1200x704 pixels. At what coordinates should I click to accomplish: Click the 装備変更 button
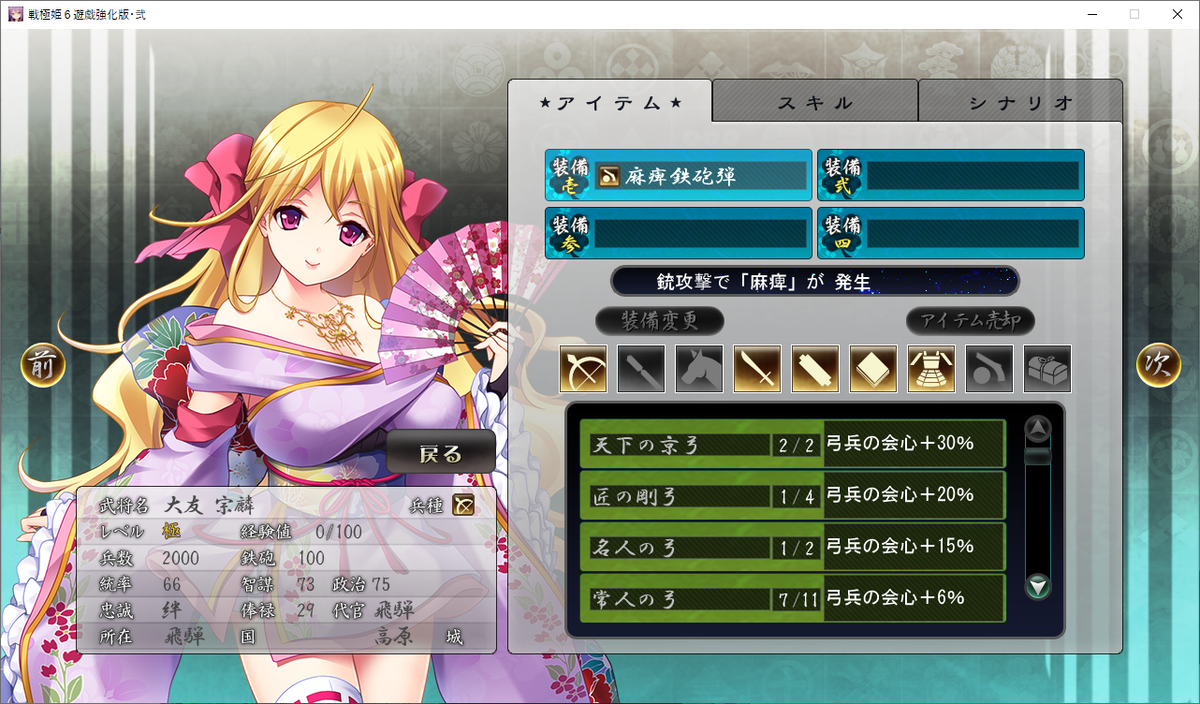tap(659, 321)
